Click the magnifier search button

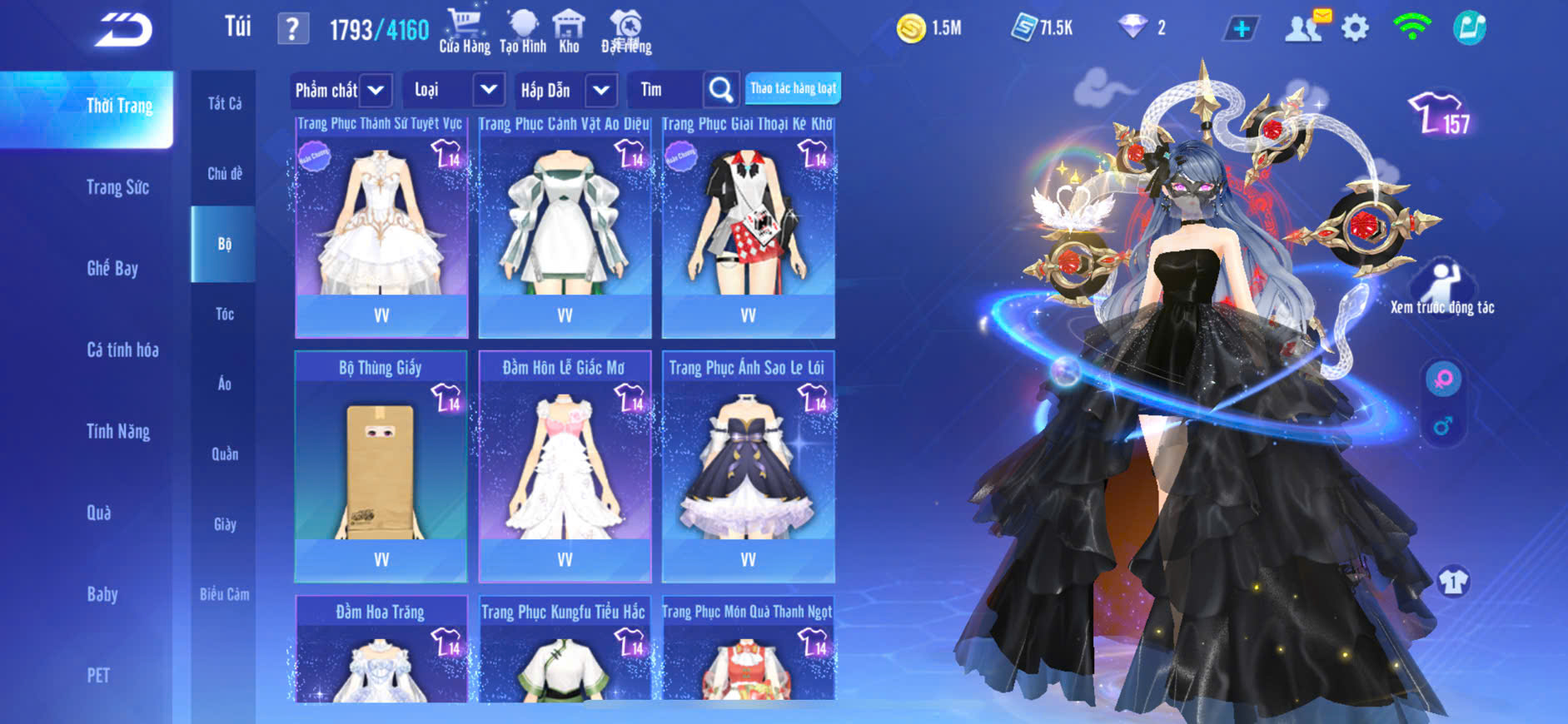[720, 90]
